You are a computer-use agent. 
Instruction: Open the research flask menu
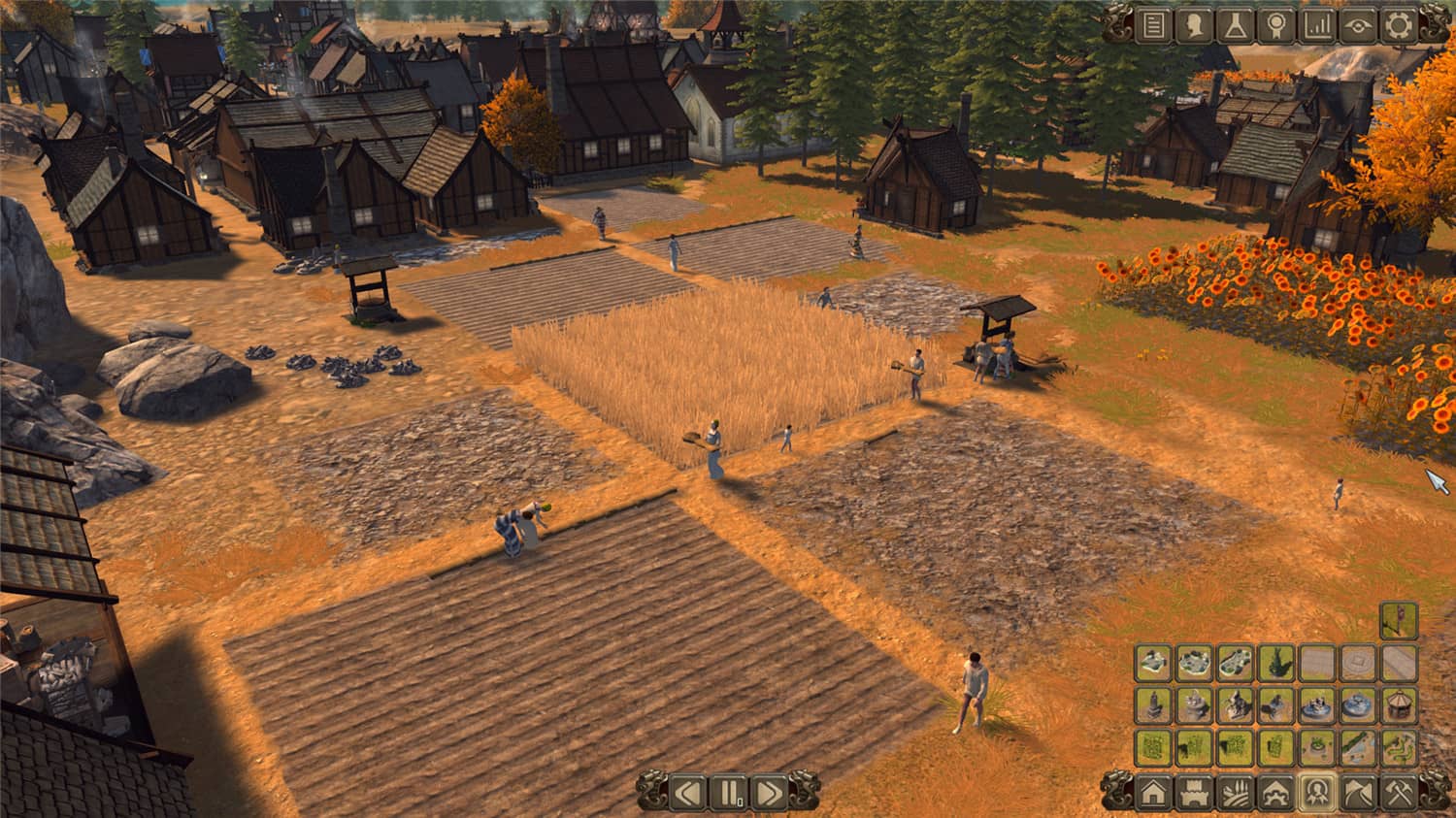point(1234,26)
